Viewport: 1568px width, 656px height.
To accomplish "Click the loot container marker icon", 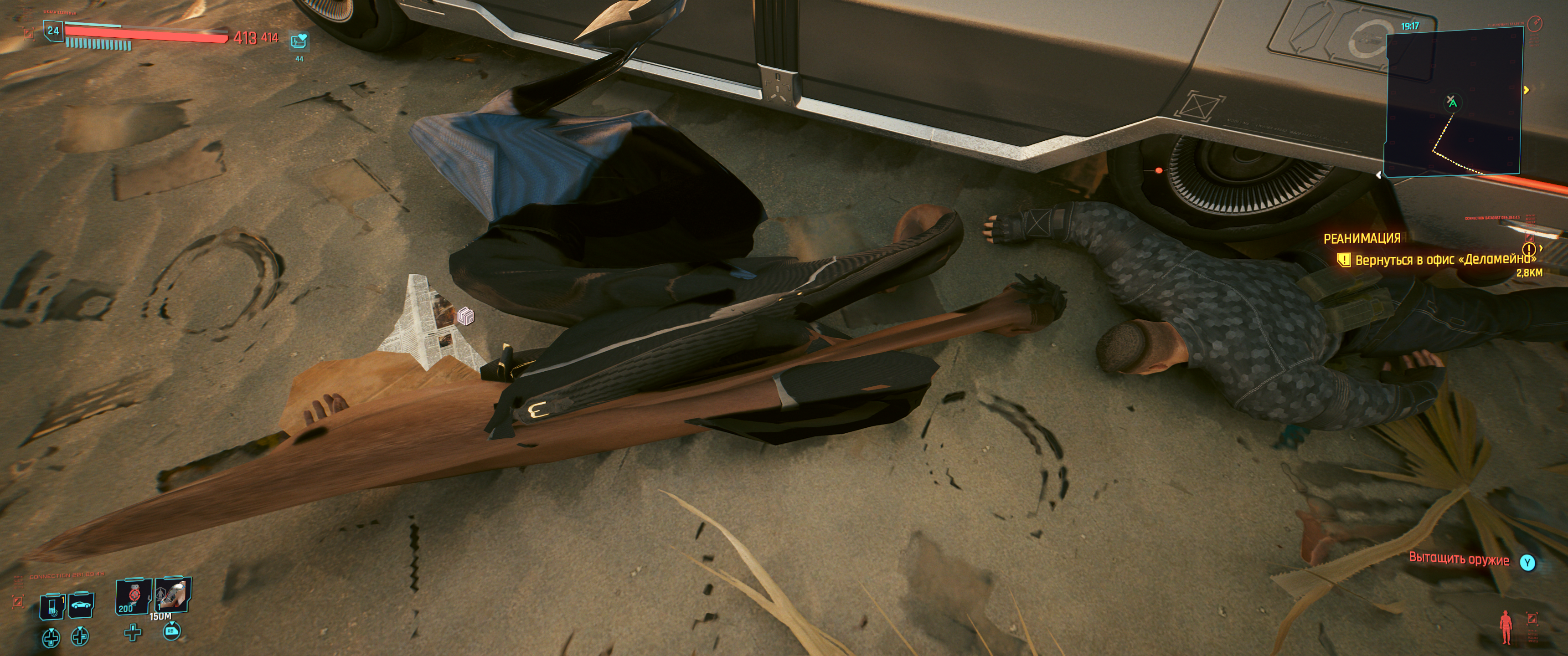I will tap(465, 316).
